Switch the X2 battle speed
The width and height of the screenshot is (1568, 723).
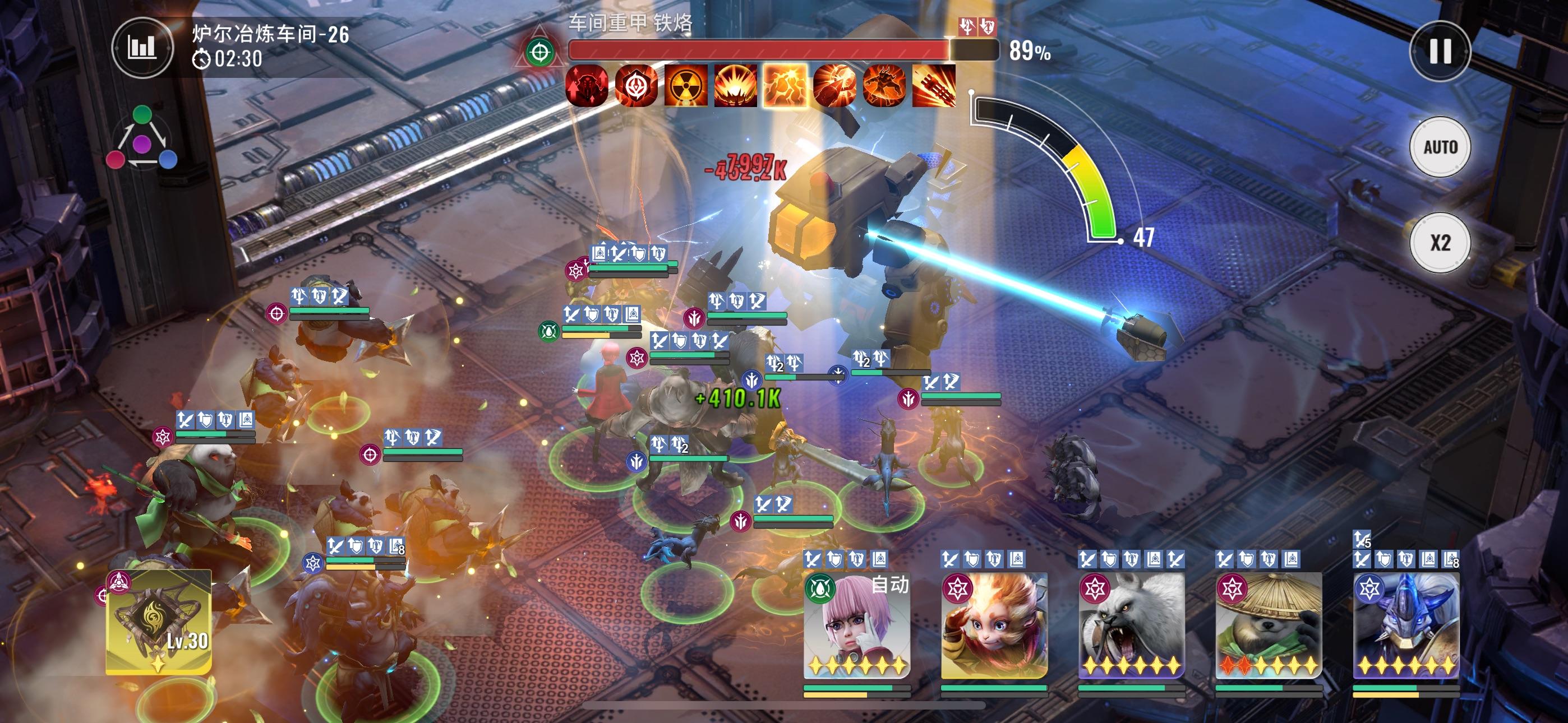pos(1440,243)
